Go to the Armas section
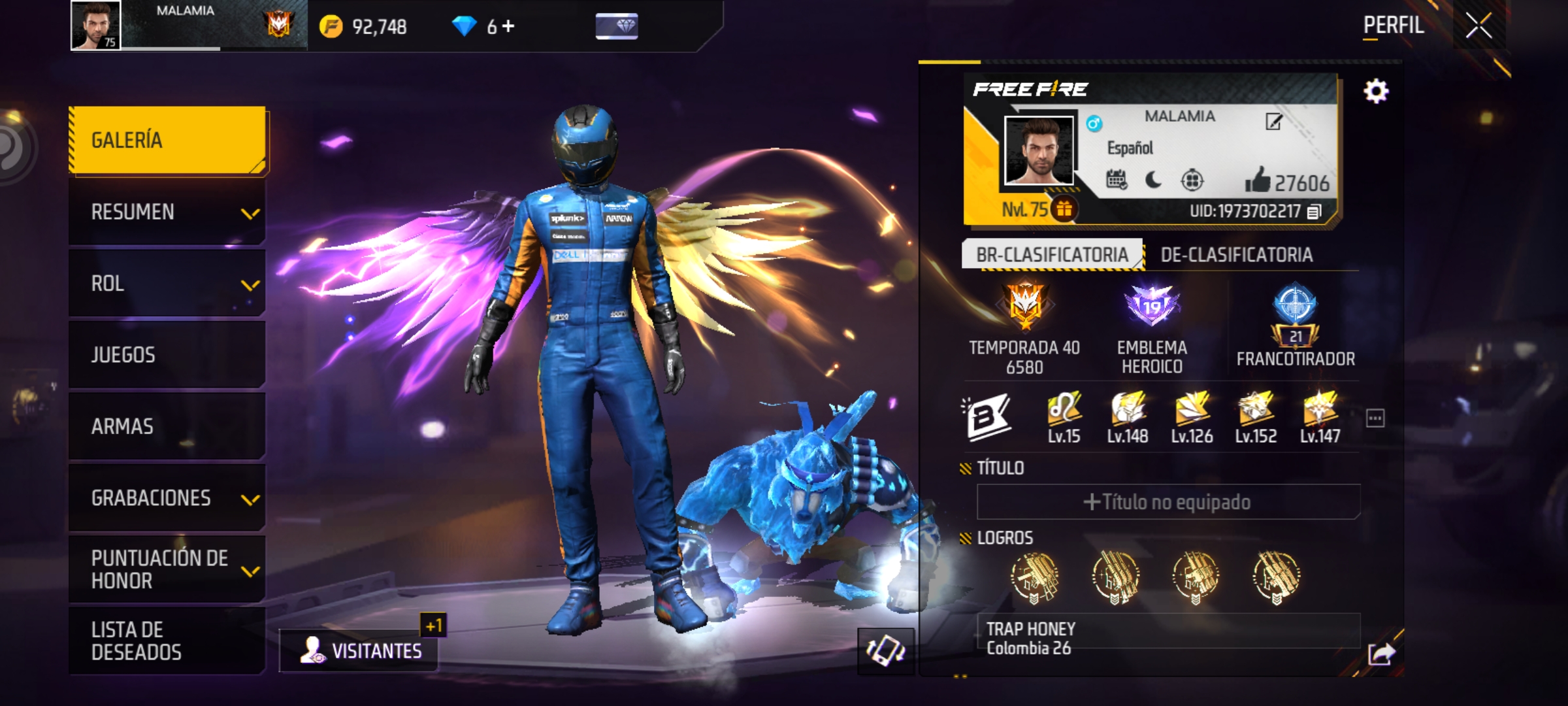Image resolution: width=1568 pixels, height=706 pixels. (167, 426)
